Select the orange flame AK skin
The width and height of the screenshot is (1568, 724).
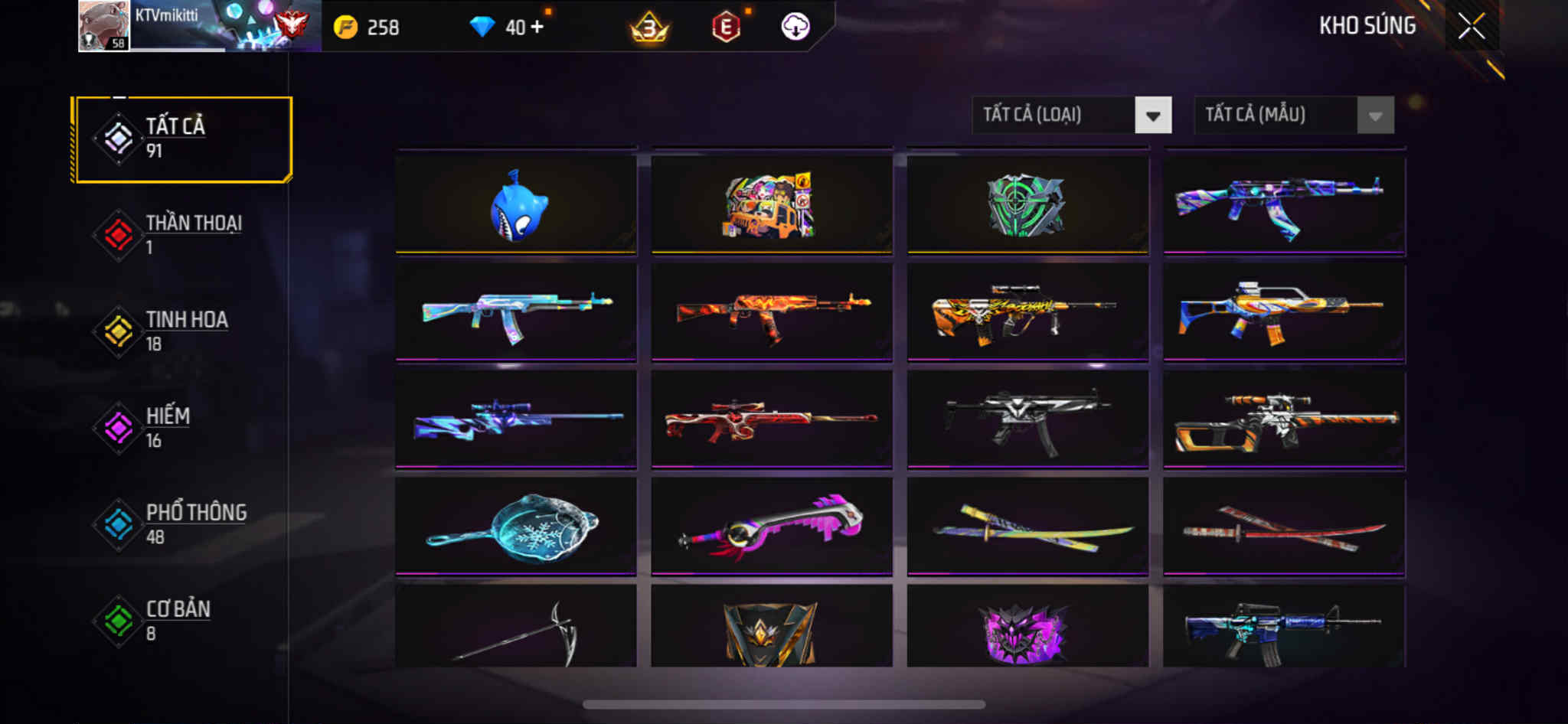(772, 311)
